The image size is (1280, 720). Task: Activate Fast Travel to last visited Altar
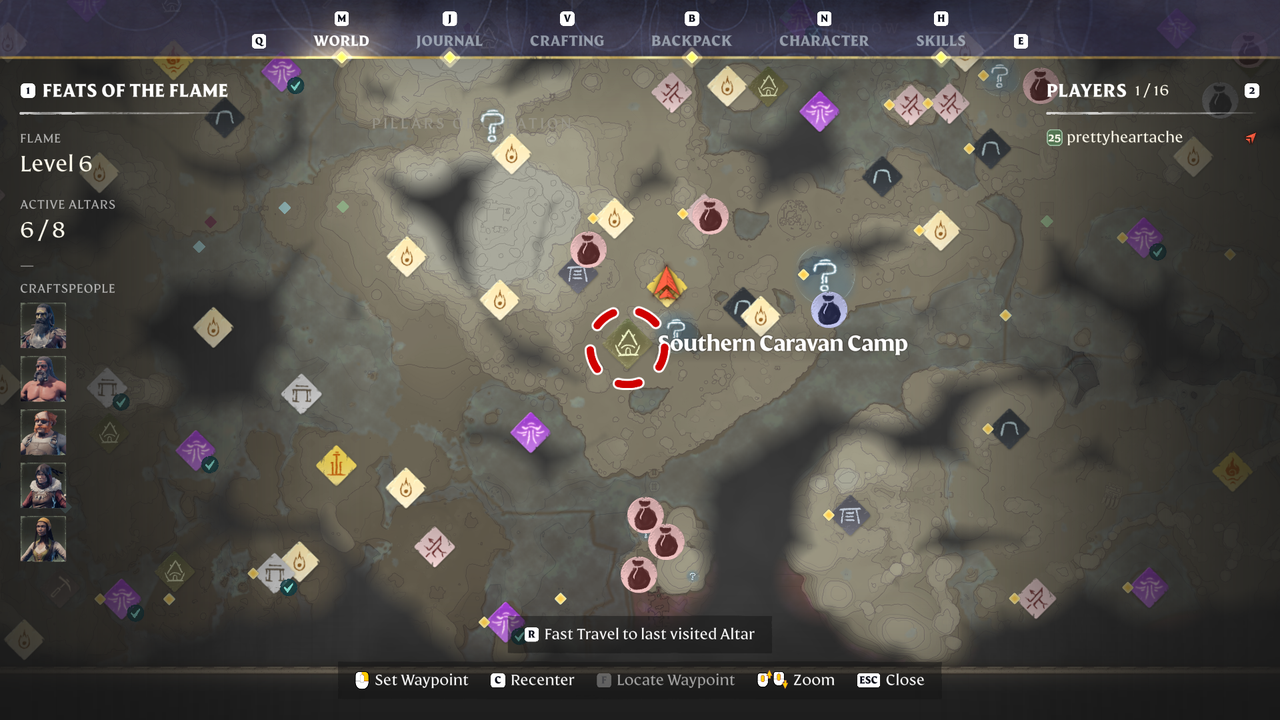[x=640, y=633]
